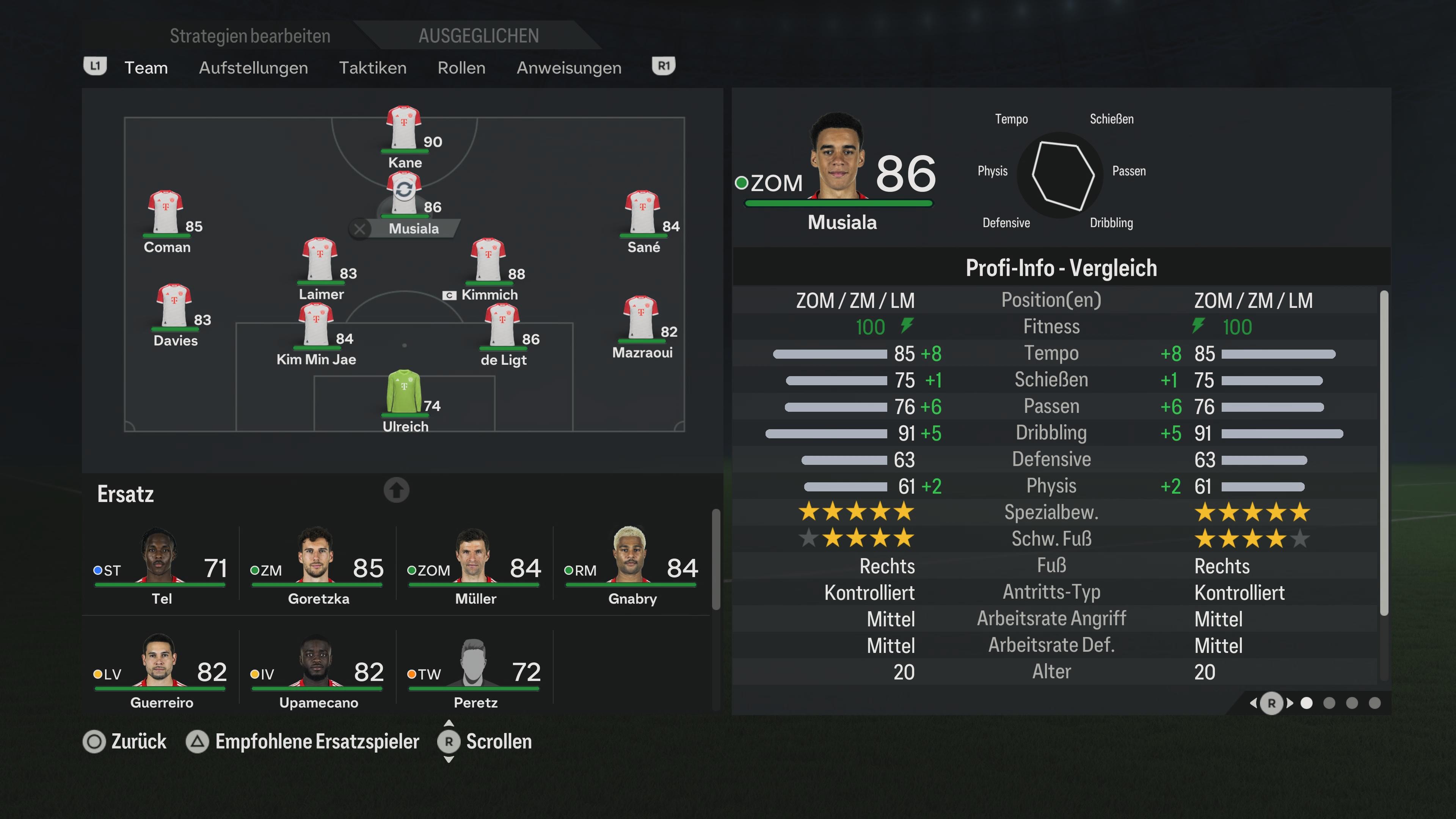Select the Rollen tab
Screen dimensions: 1456x819
coord(461,68)
